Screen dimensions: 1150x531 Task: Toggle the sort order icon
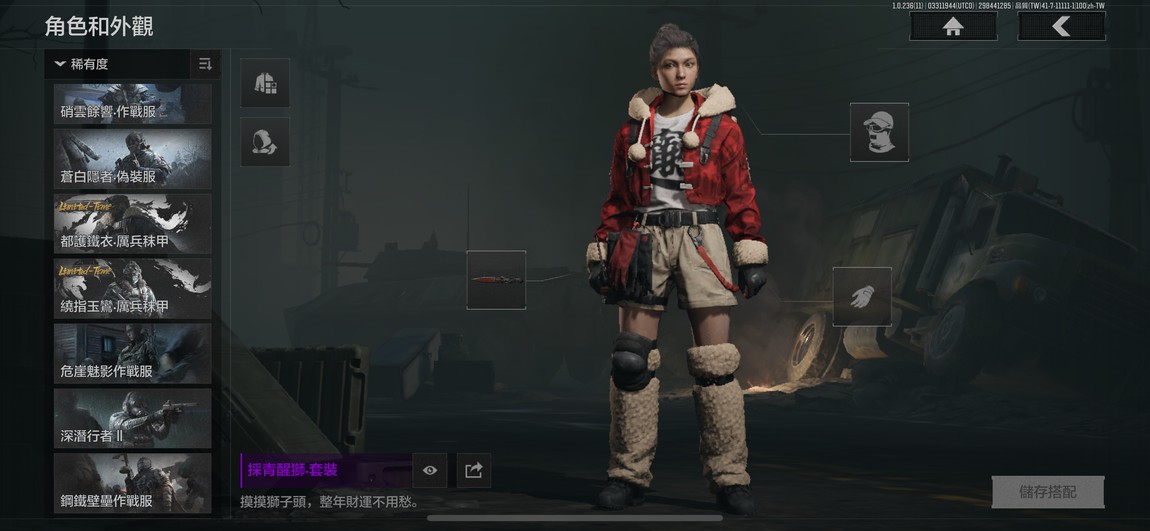pos(205,64)
